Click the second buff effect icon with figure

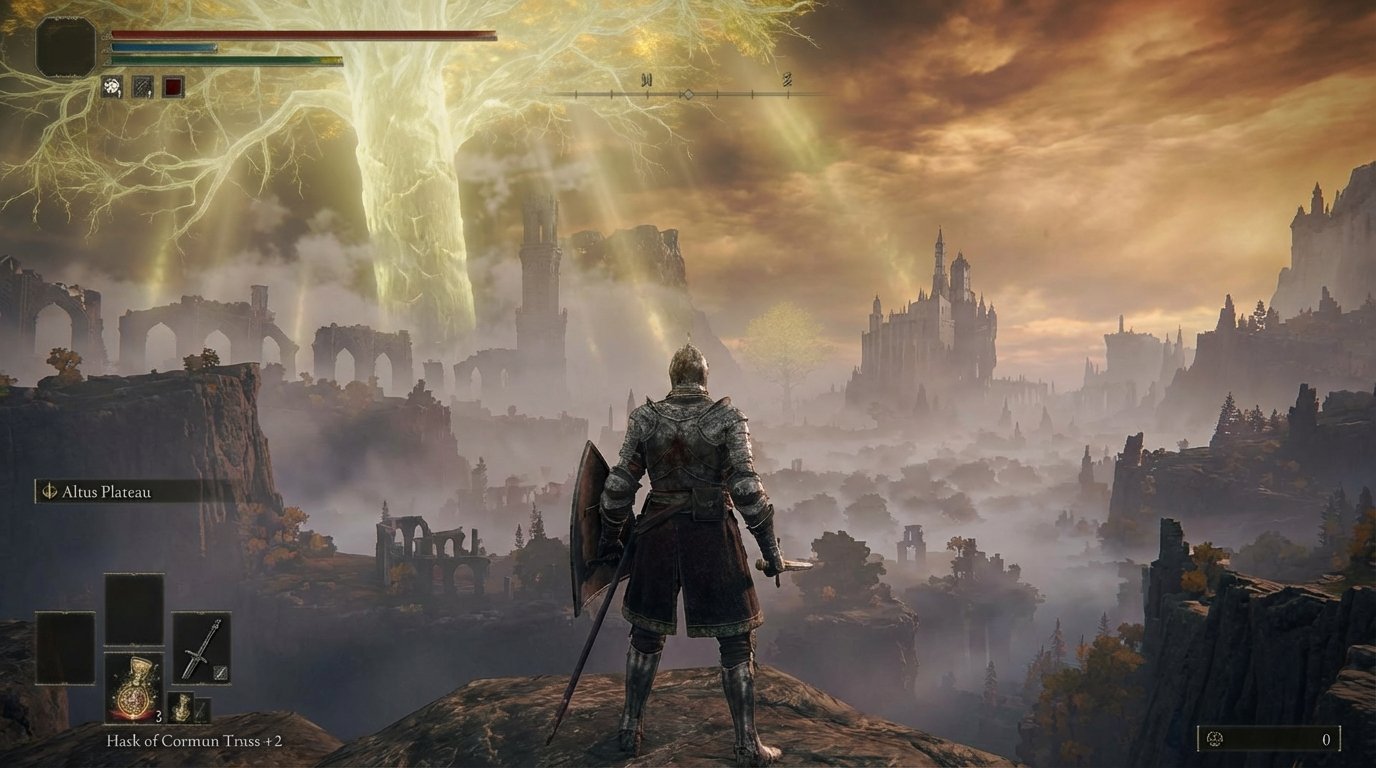point(141,85)
